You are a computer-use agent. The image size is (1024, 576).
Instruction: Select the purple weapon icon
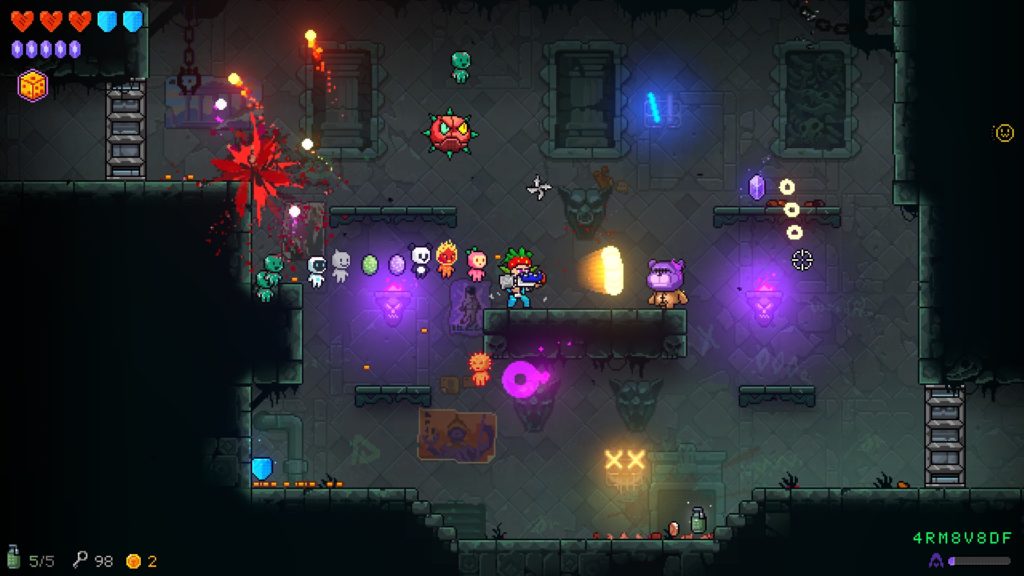pos(936,560)
